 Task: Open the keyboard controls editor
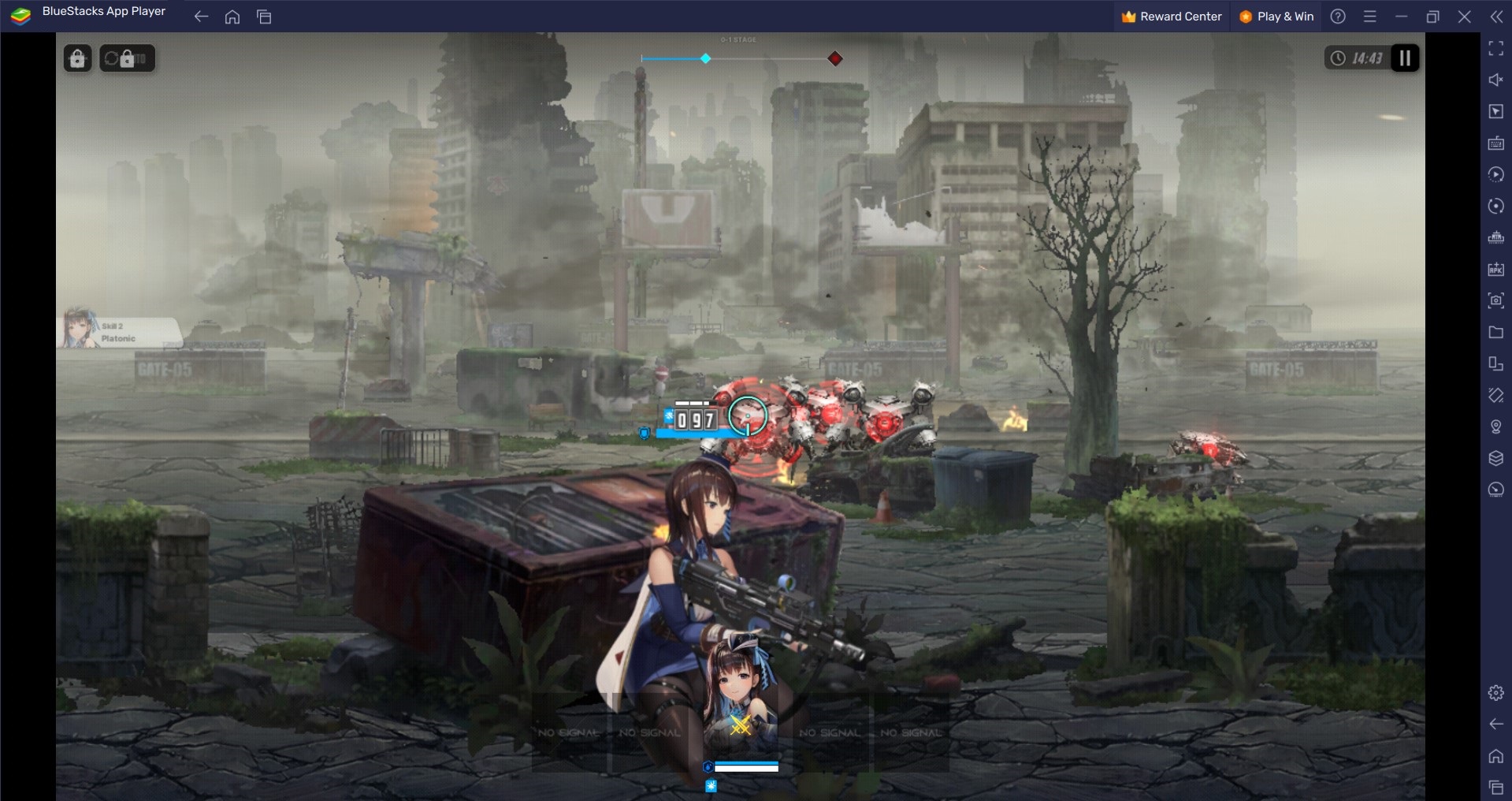coord(1495,143)
